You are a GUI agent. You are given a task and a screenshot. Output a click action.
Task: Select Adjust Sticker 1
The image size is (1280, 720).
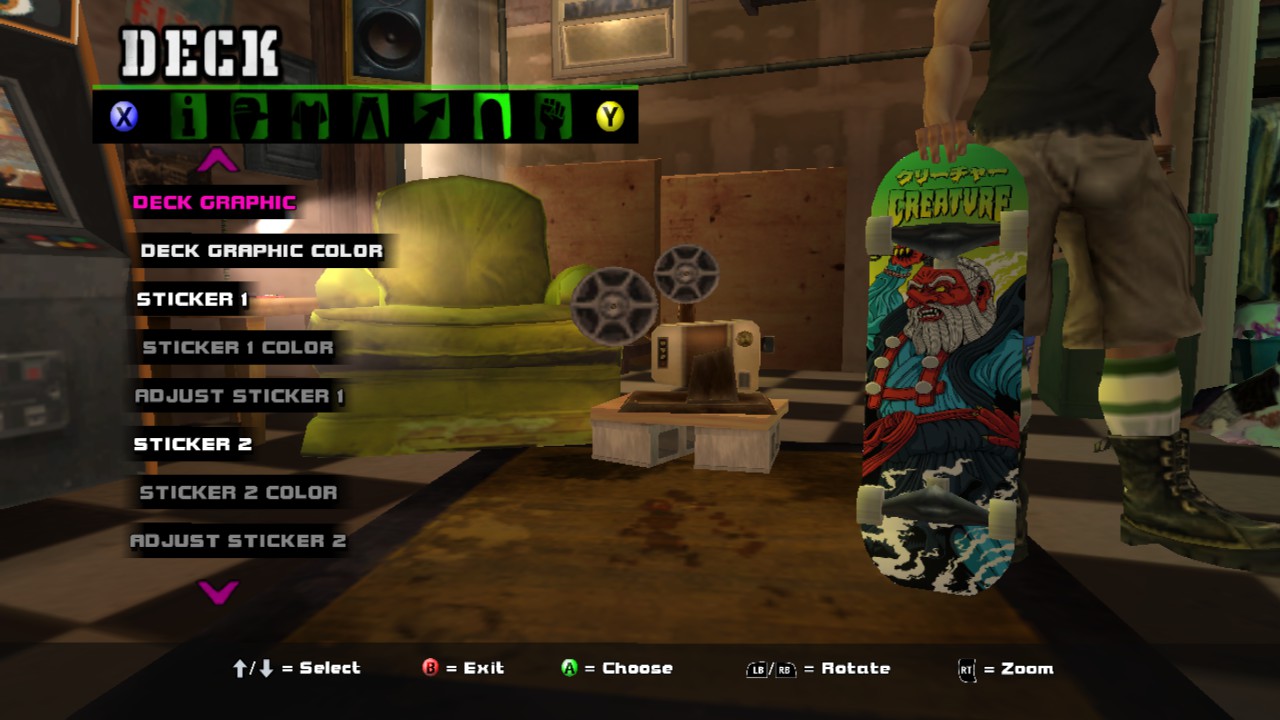click(239, 396)
